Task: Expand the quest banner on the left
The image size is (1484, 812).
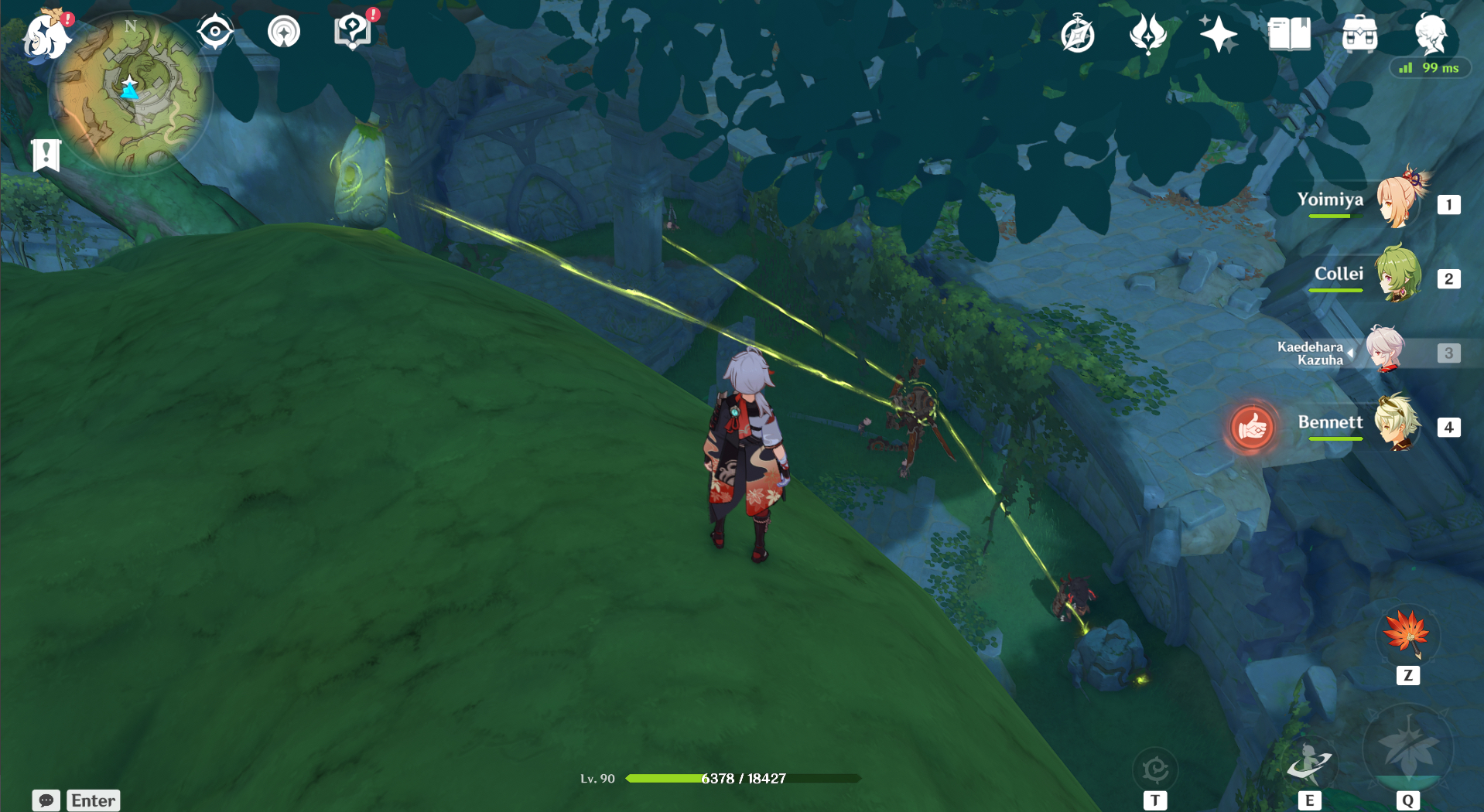Action: [x=46, y=155]
